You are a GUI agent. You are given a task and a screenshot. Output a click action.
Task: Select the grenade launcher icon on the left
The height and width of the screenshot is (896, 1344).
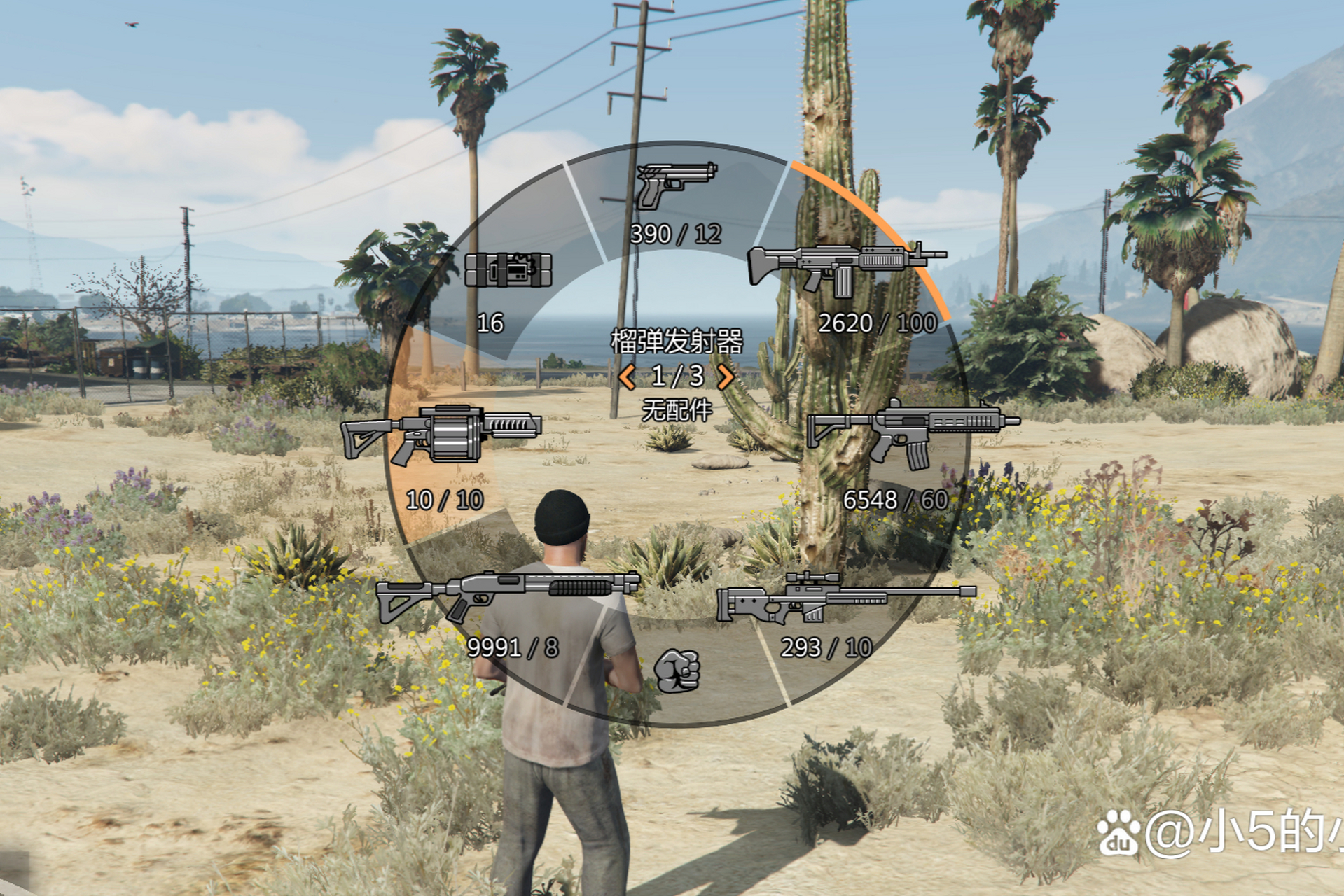[x=443, y=437]
